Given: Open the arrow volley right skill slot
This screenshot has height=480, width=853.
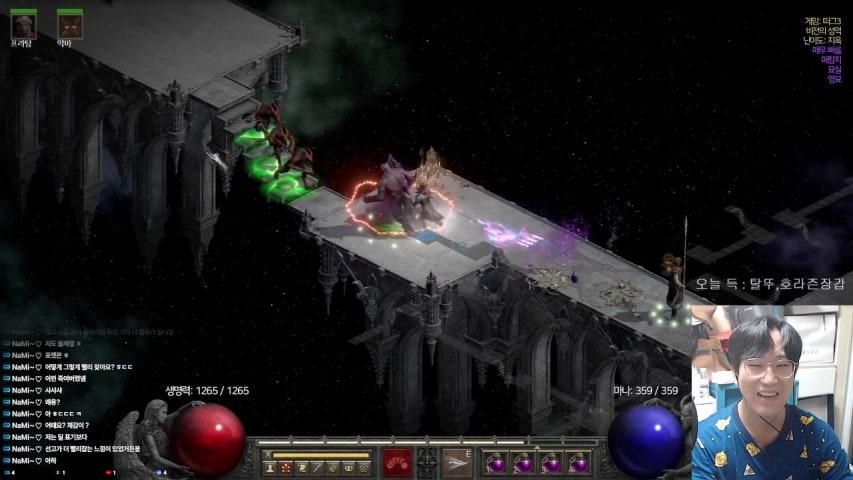Looking at the screenshot, I should [x=457, y=462].
